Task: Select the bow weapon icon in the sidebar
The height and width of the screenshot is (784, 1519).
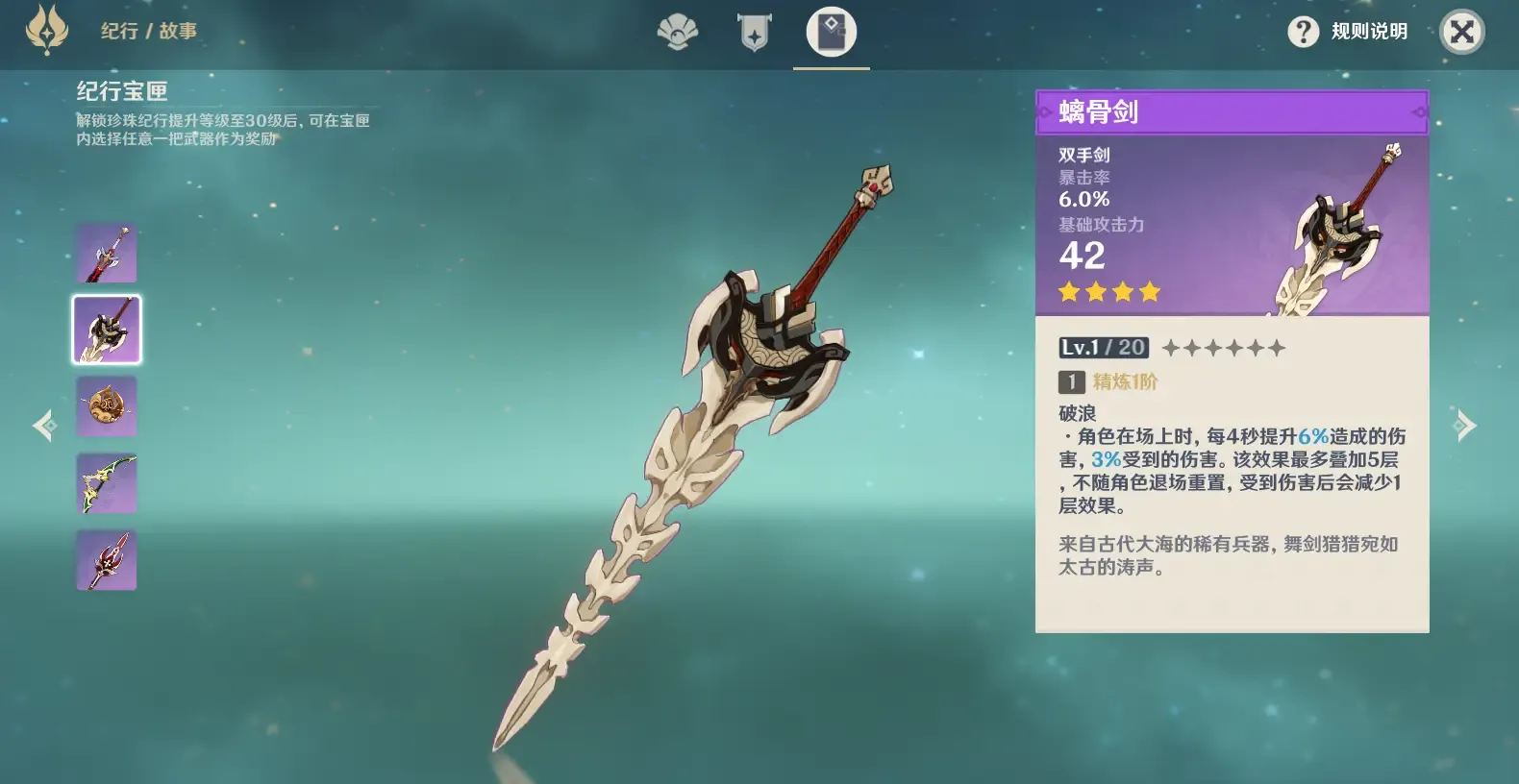Action: (x=106, y=482)
